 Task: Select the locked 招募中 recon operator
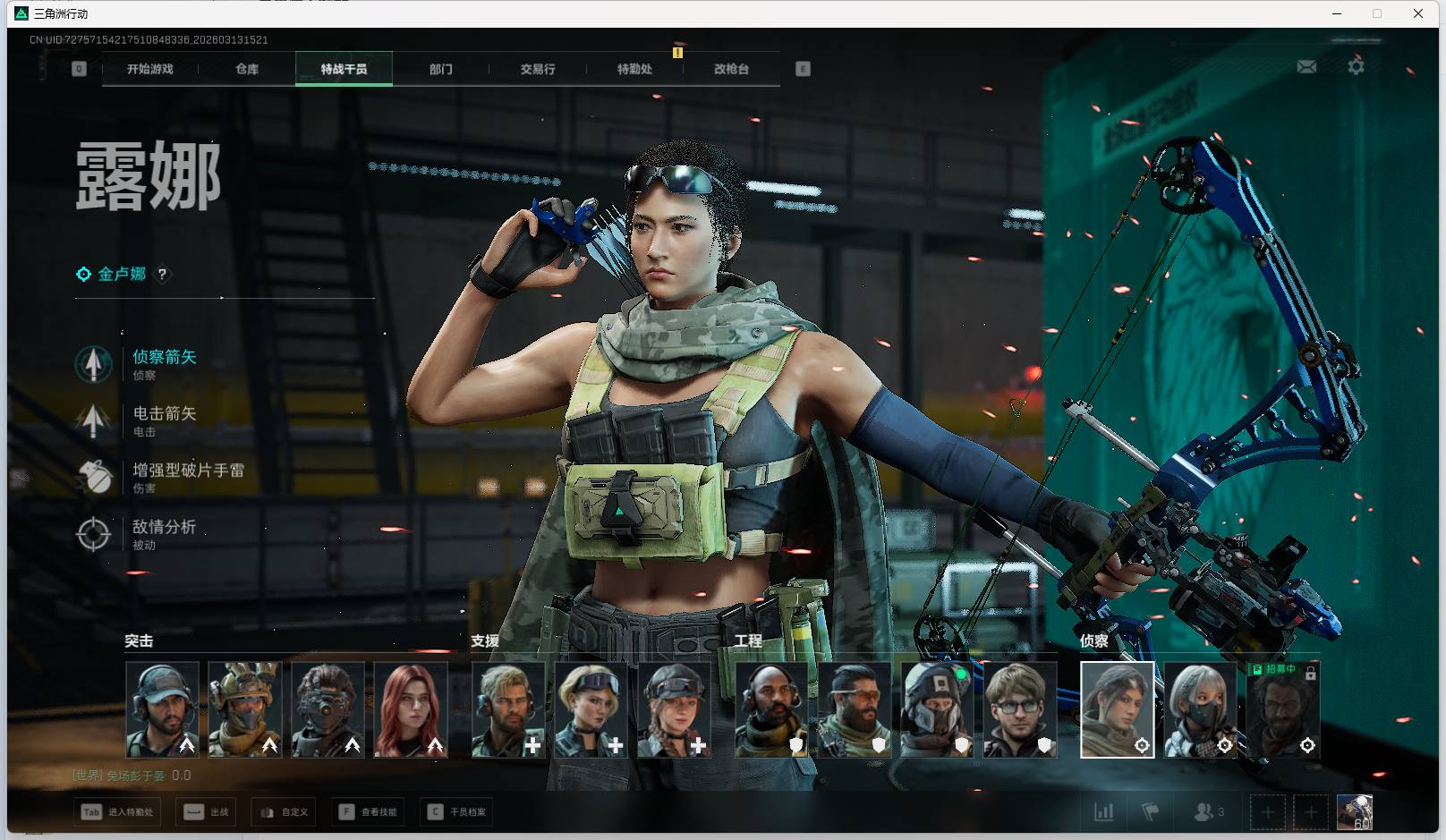pyautogui.click(x=1283, y=709)
